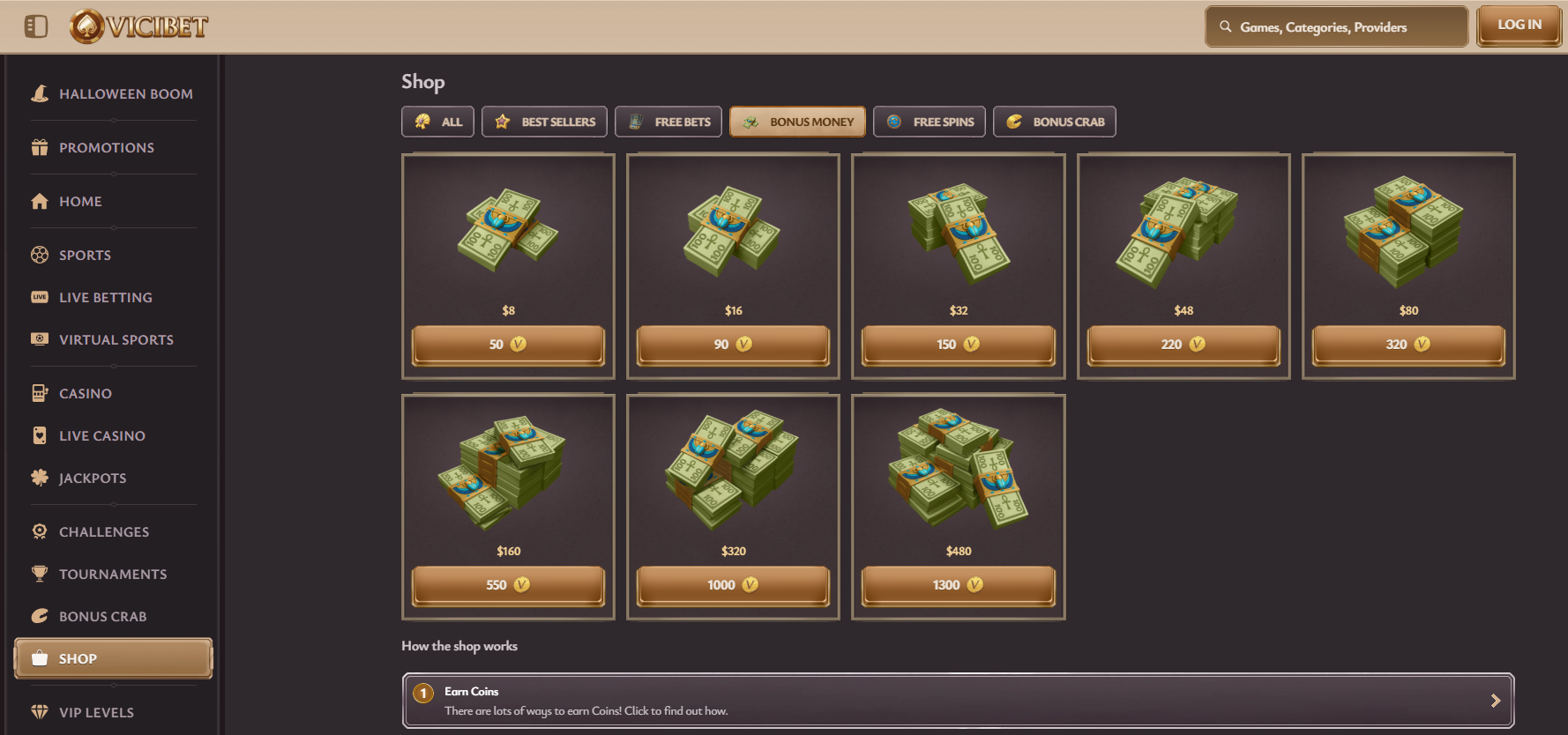Open the Tournaments page
The image size is (1568, 735).
pos(112,575)
